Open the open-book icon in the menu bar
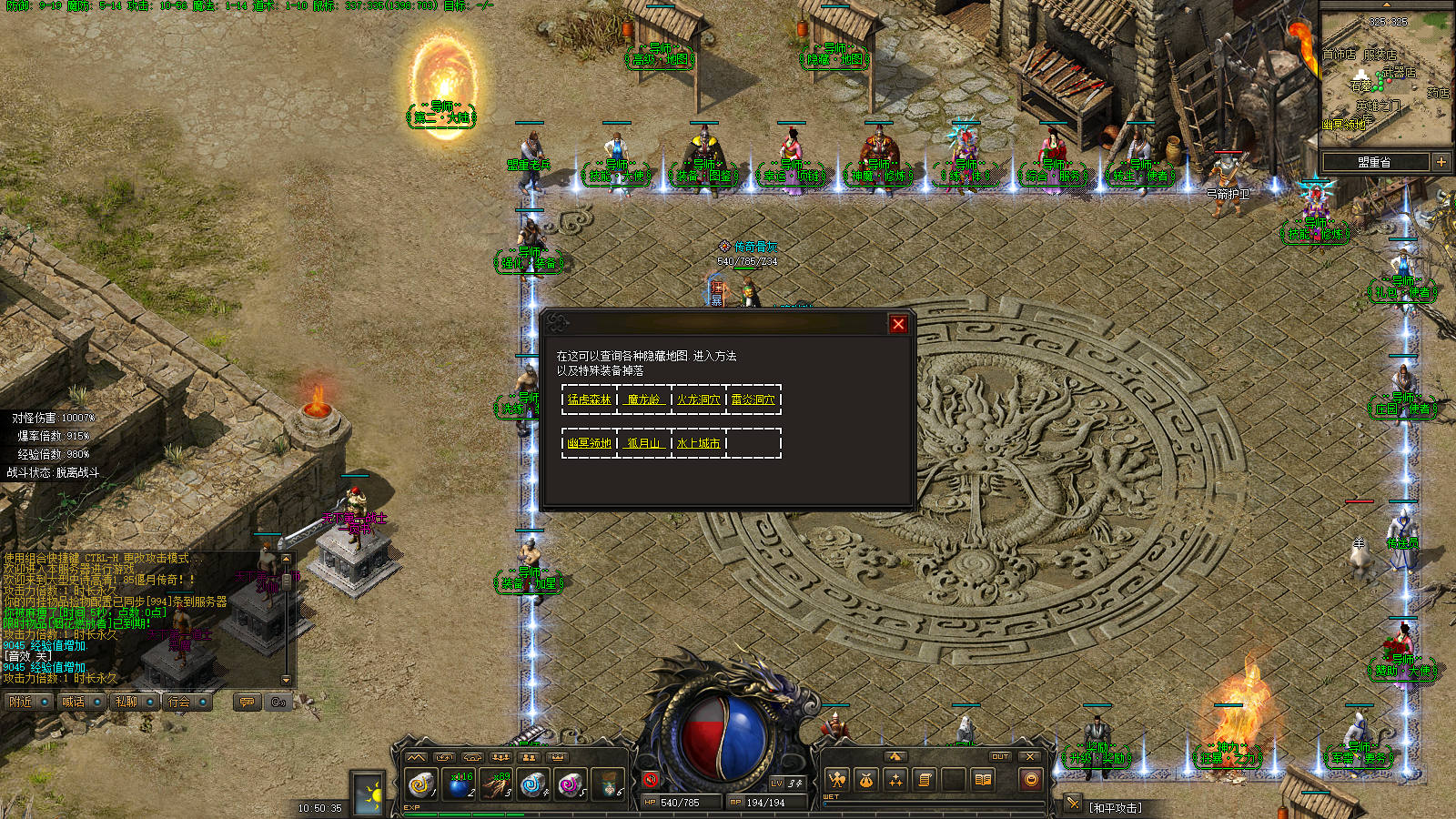The height and width of the screenshot is (819, 1456). (x=983, y=780)
